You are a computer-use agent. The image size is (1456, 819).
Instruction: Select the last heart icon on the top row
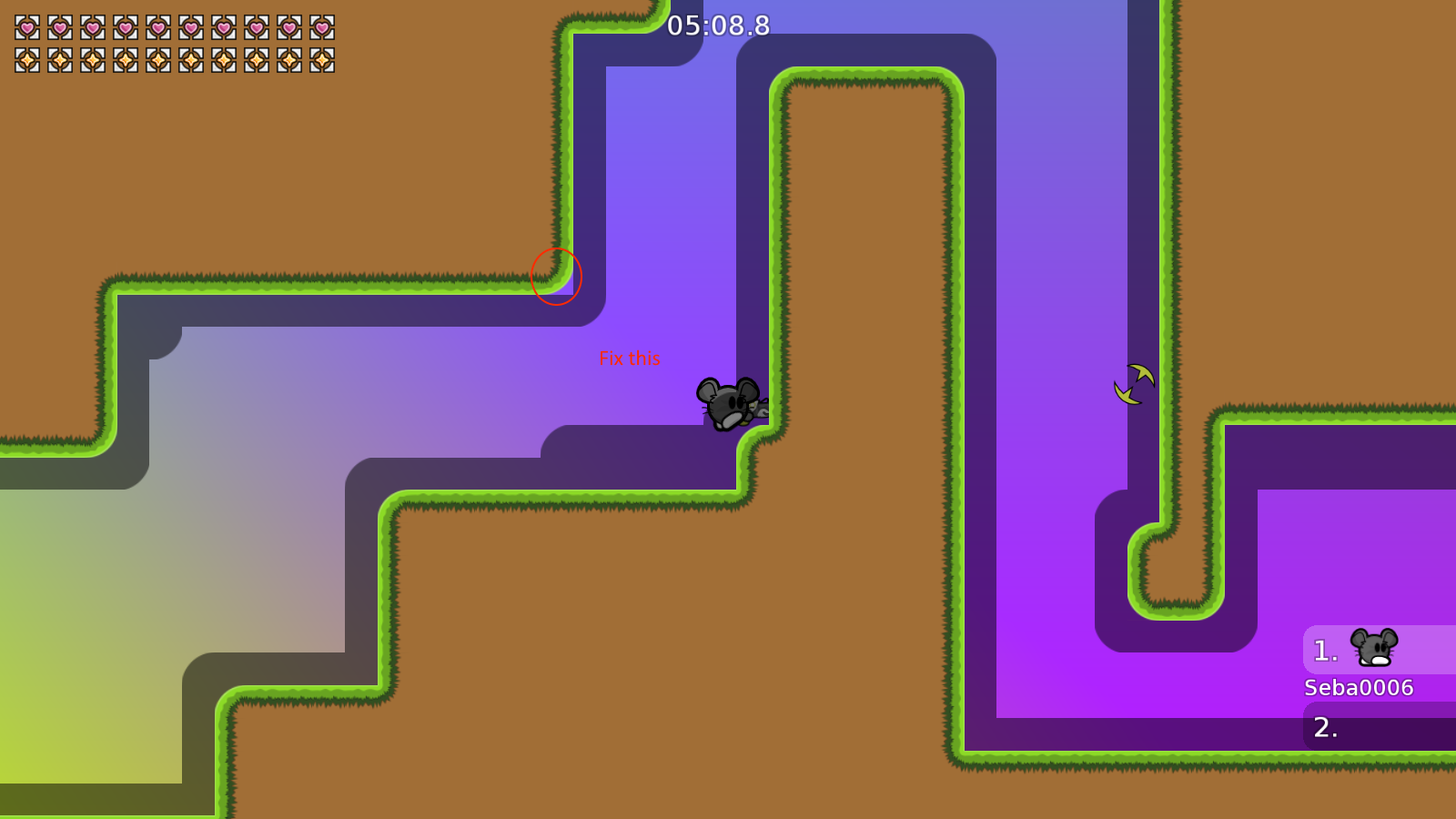320,27
